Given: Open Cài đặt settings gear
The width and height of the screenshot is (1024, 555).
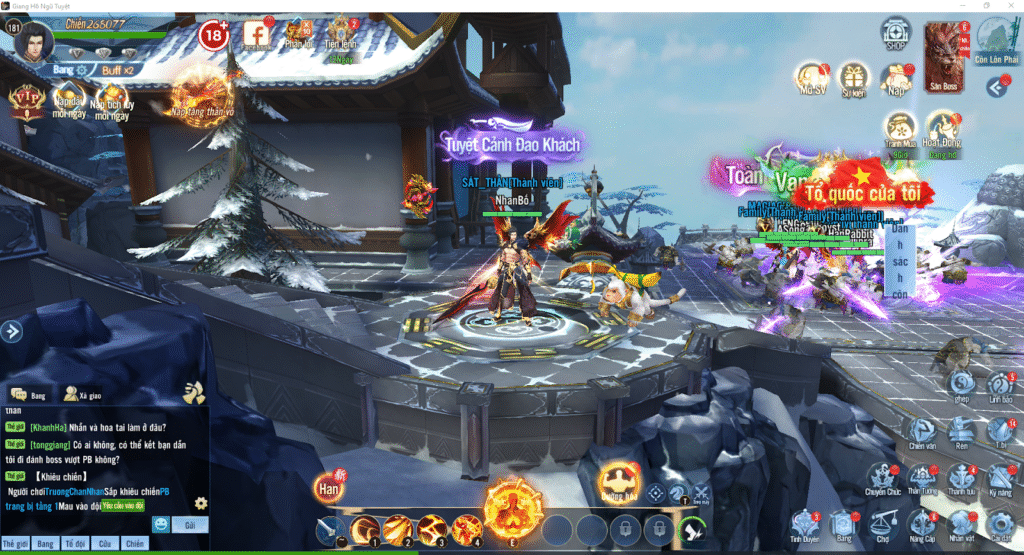Looking at the screenshot, I should point(1001,522).
